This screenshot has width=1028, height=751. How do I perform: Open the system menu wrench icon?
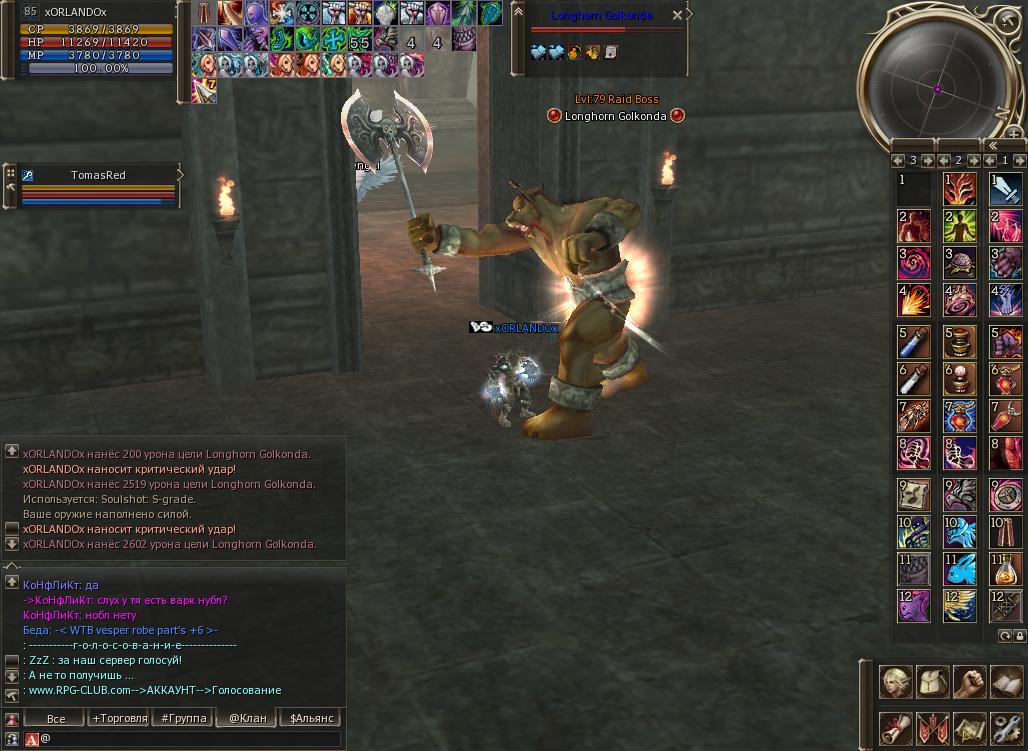[x=1007, y=729]
